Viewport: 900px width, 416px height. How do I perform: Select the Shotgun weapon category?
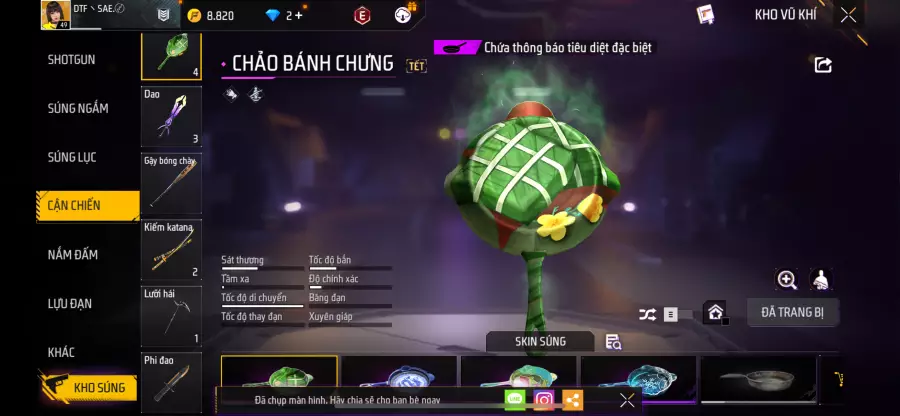tap(72, 60)
